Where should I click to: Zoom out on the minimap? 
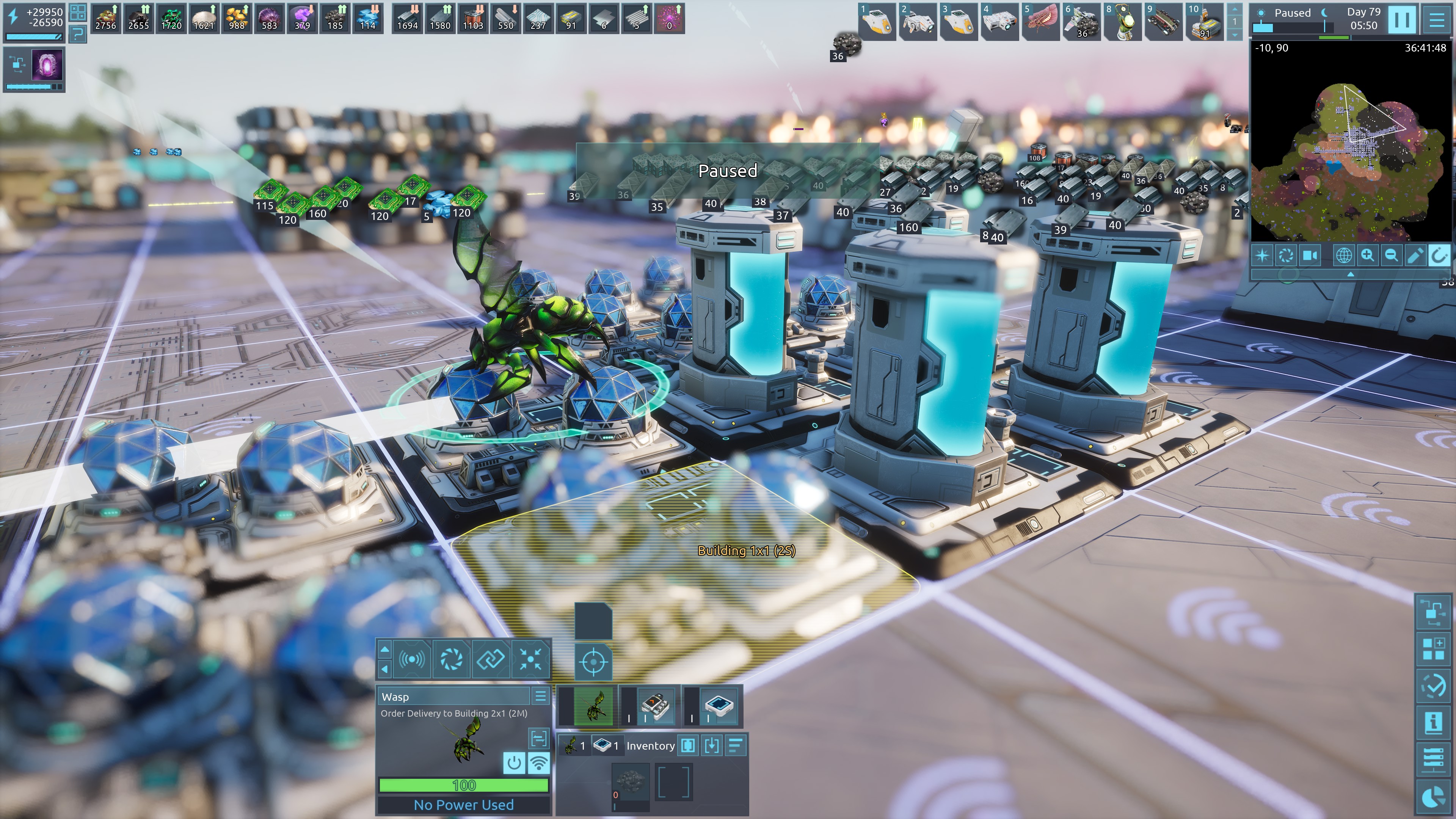pos(1391,256)
